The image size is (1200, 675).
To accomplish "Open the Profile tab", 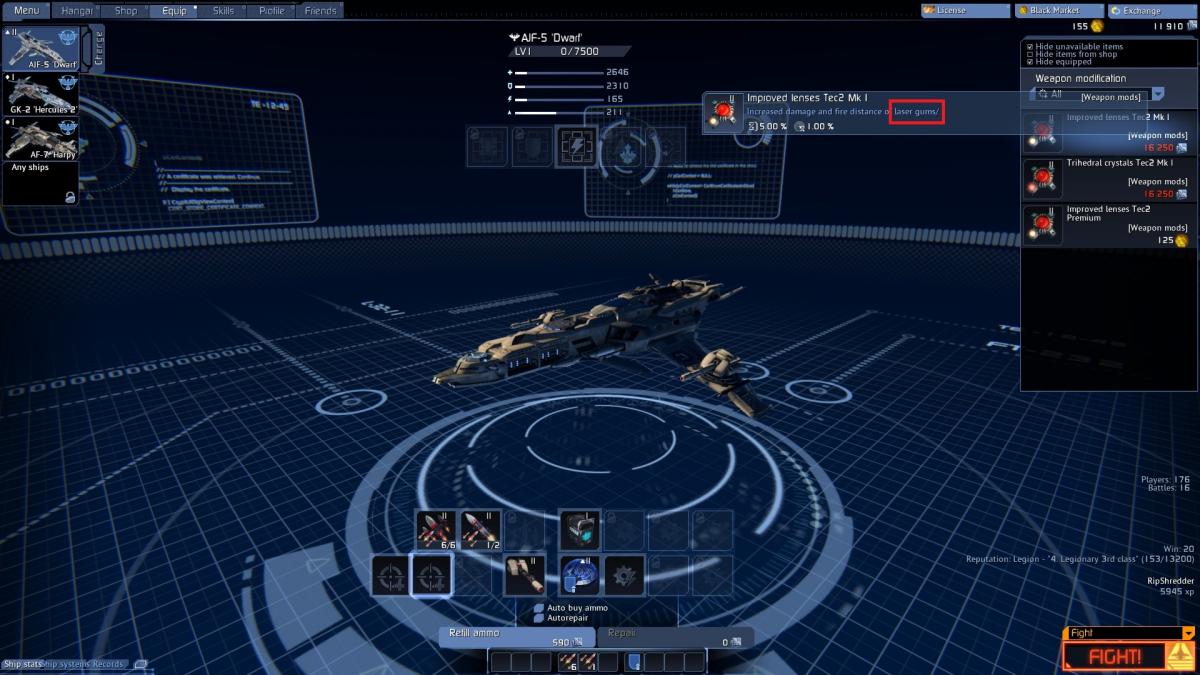I will [x=271, y=11].
